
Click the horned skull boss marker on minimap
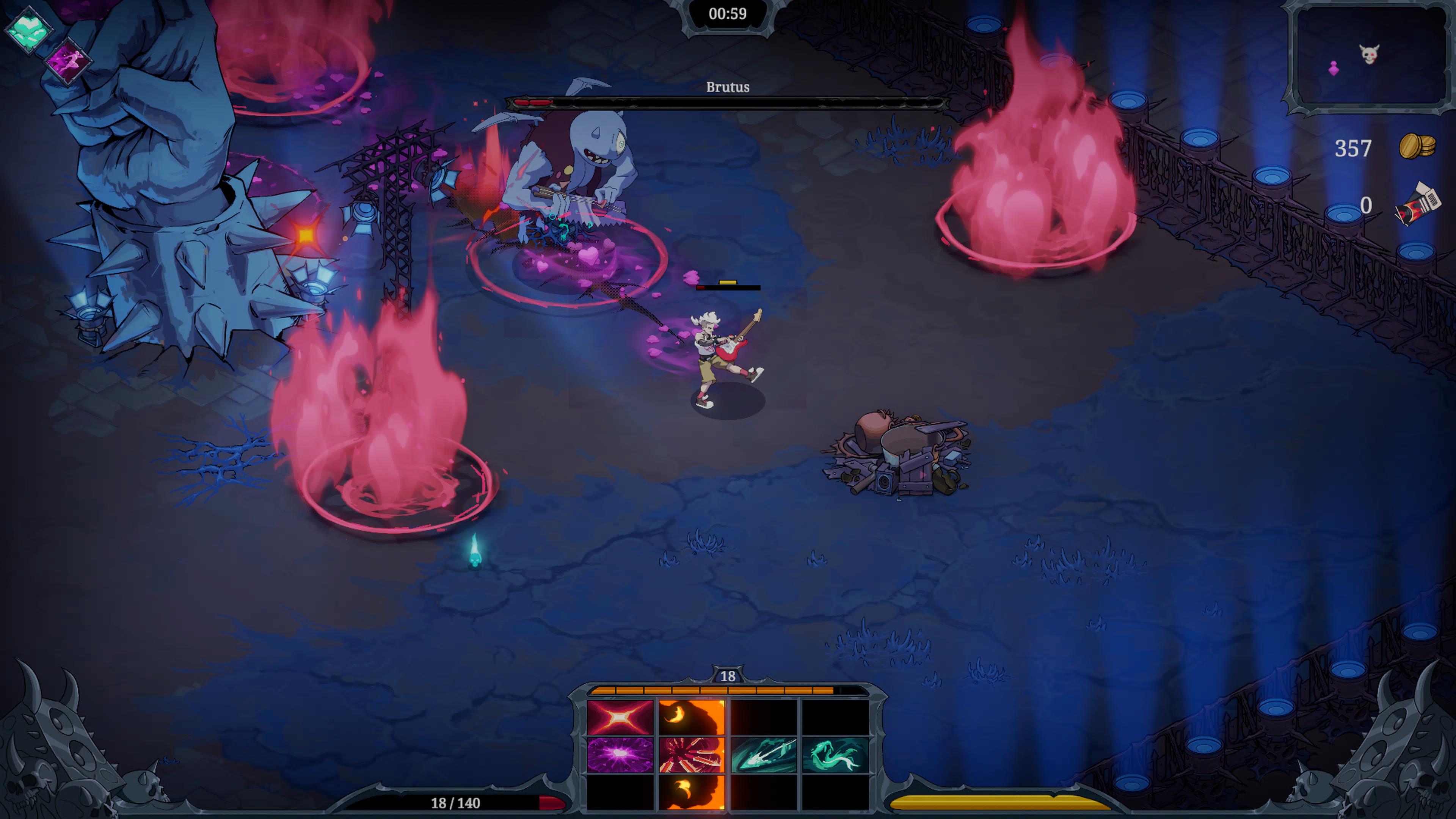pos(1369,54)
